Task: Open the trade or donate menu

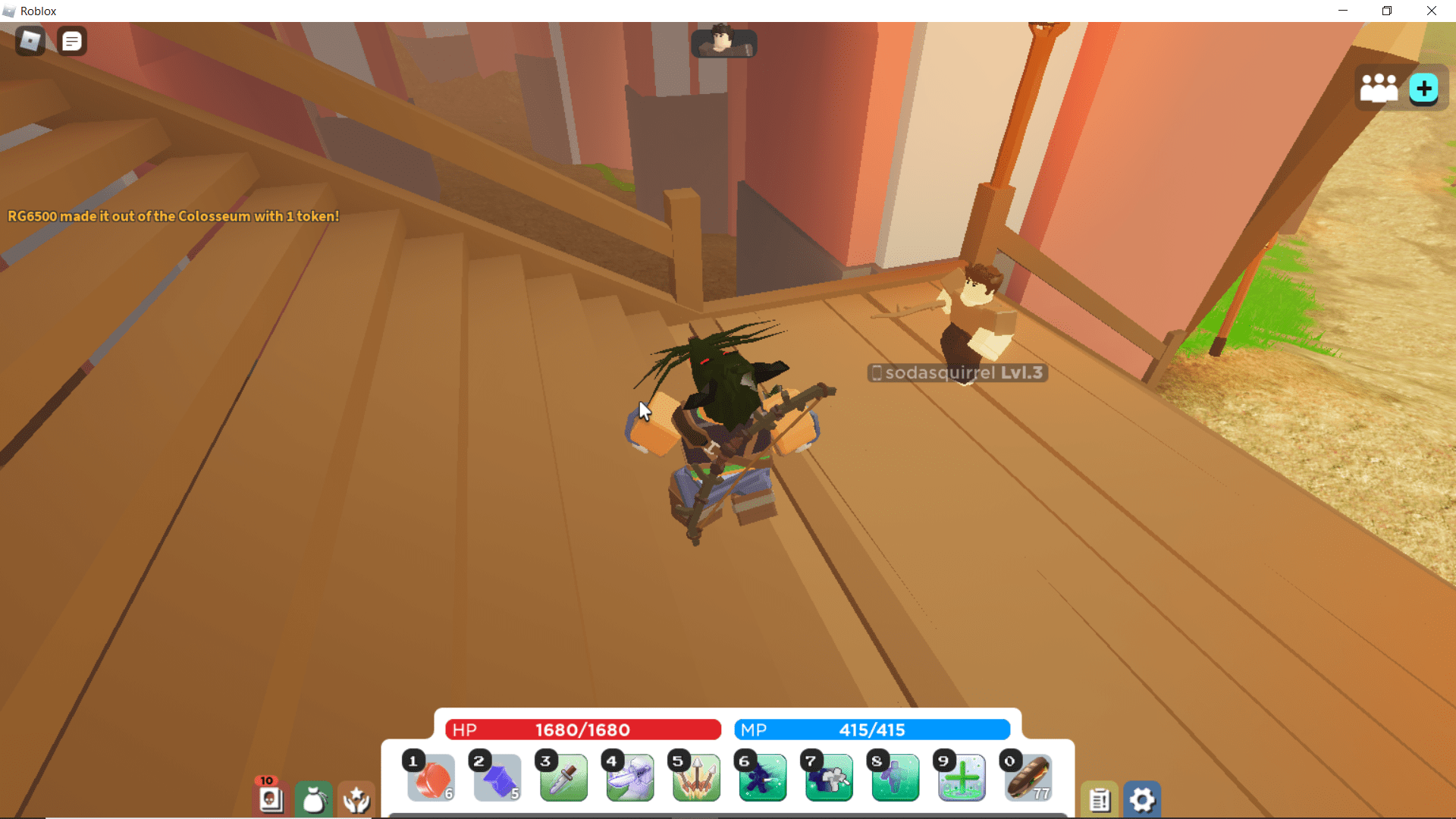Action: [x=356, y=799]
